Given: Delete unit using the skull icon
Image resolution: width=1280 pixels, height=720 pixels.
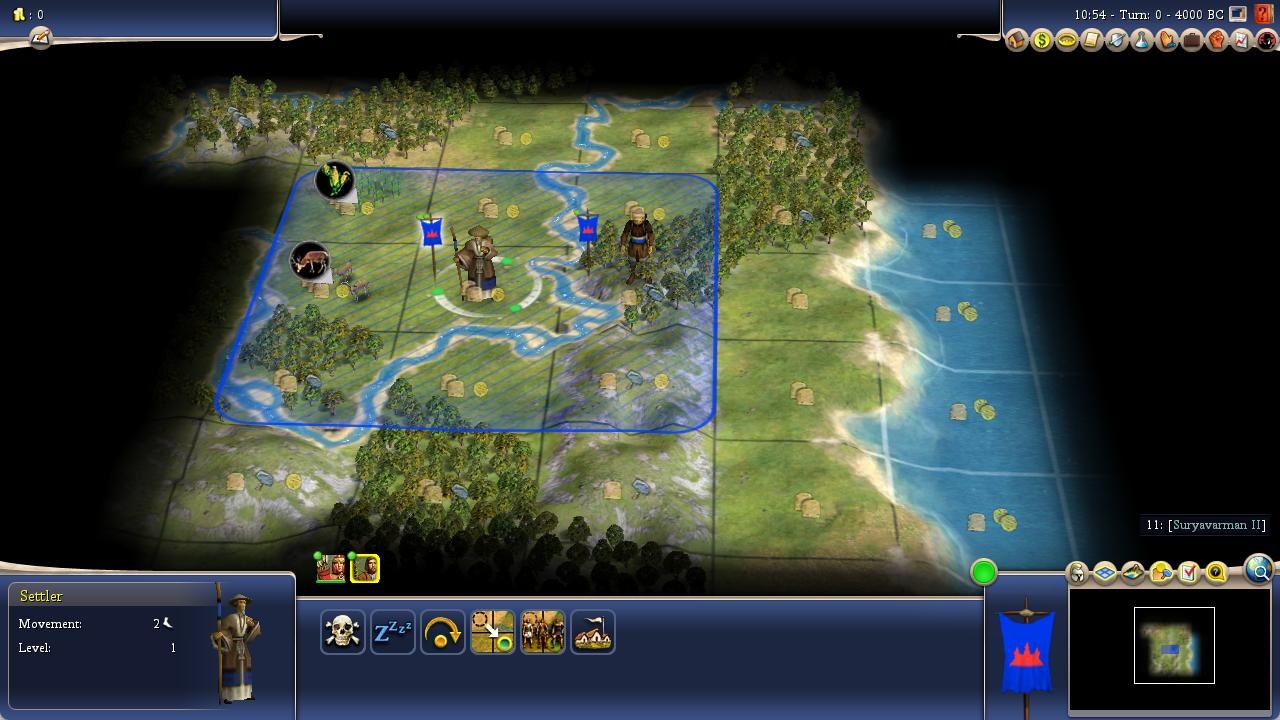Looking at the screenshot, I should click(x=343, y=633).
